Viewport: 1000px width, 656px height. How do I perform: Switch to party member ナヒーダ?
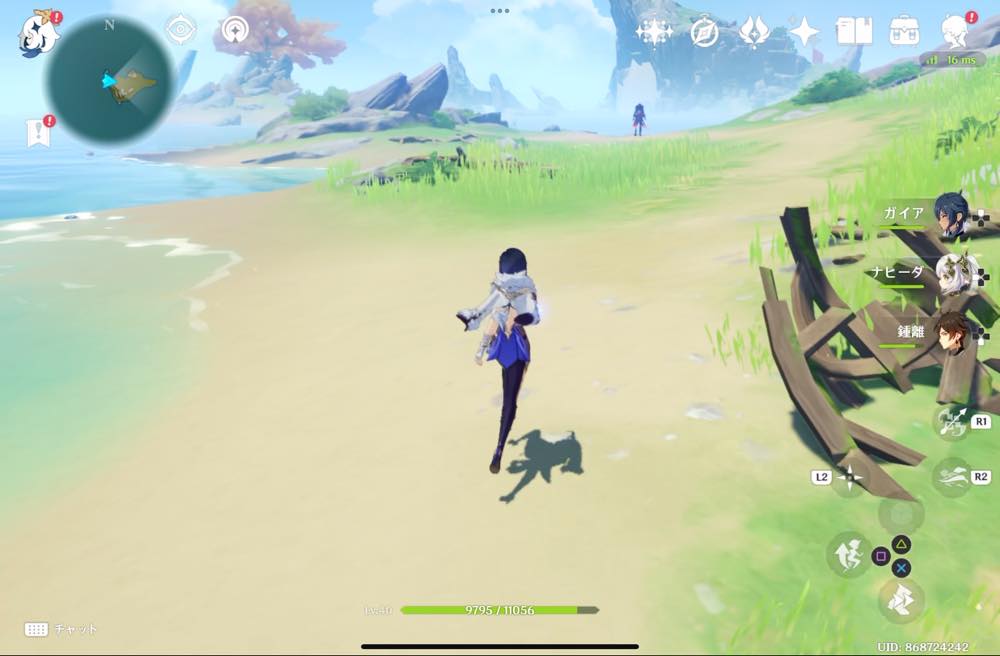tap(950, 273)
